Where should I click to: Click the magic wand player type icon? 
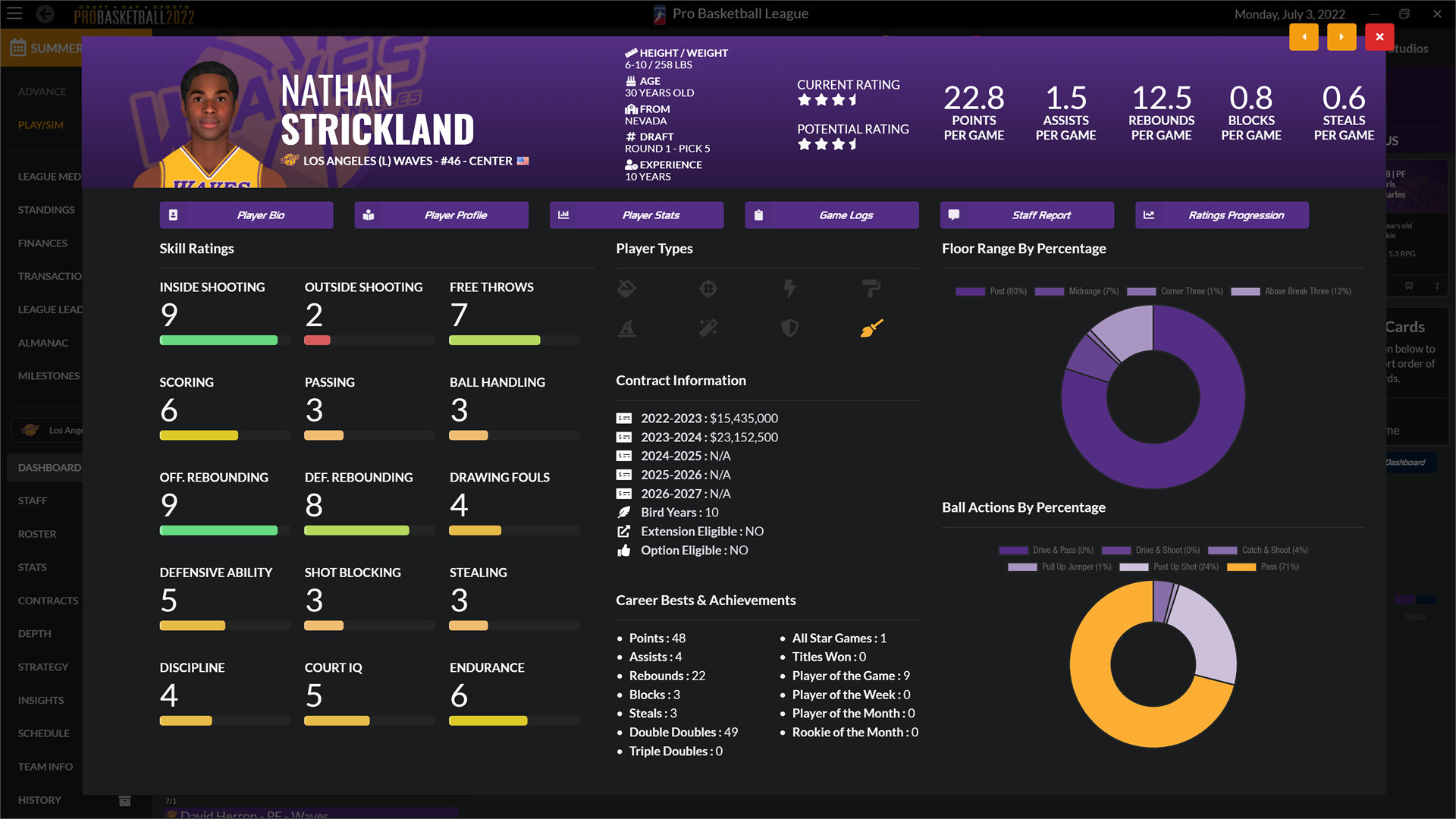pyautogui.click(x=708, y=328)
